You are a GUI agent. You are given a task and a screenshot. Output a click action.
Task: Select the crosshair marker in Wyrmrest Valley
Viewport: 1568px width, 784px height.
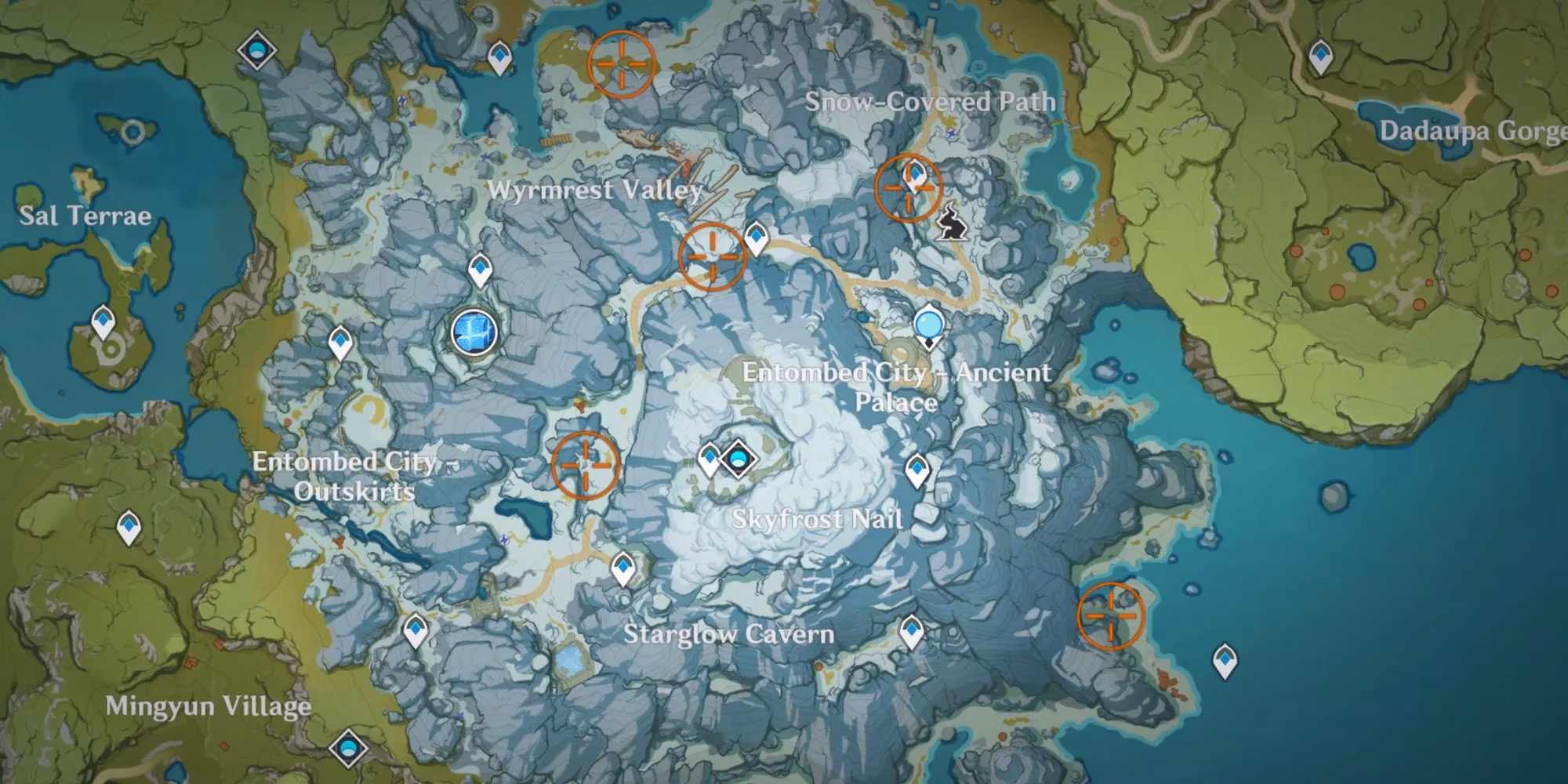pos(712,255)
